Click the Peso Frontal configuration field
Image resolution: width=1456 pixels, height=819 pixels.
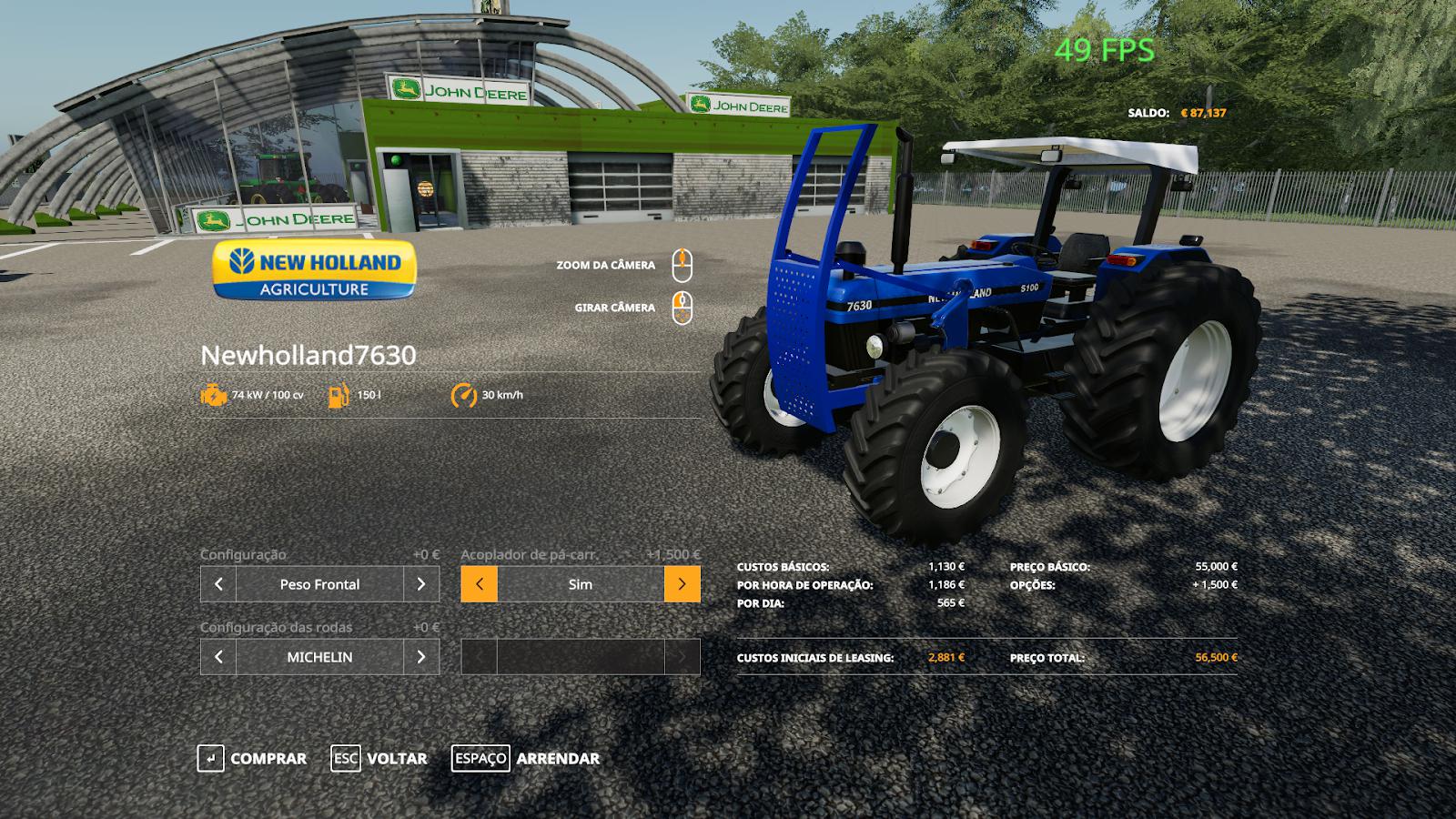coord(319,584)
